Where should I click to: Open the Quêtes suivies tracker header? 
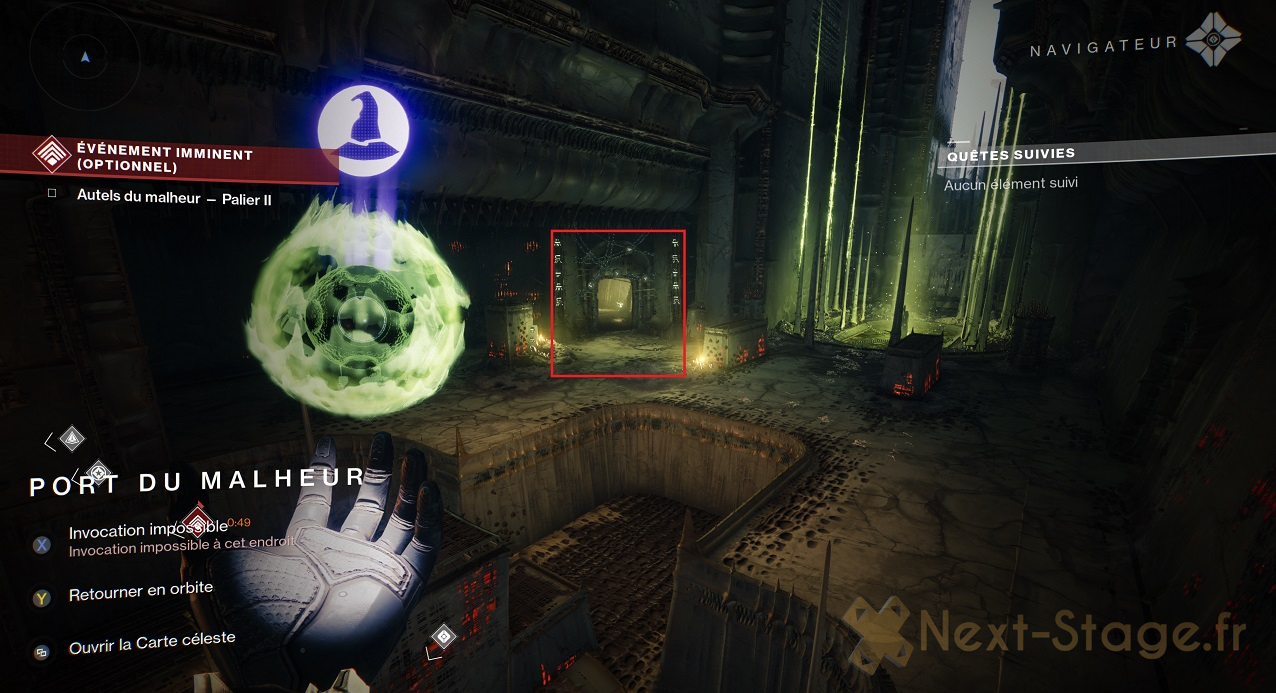tap(1010, 154)
